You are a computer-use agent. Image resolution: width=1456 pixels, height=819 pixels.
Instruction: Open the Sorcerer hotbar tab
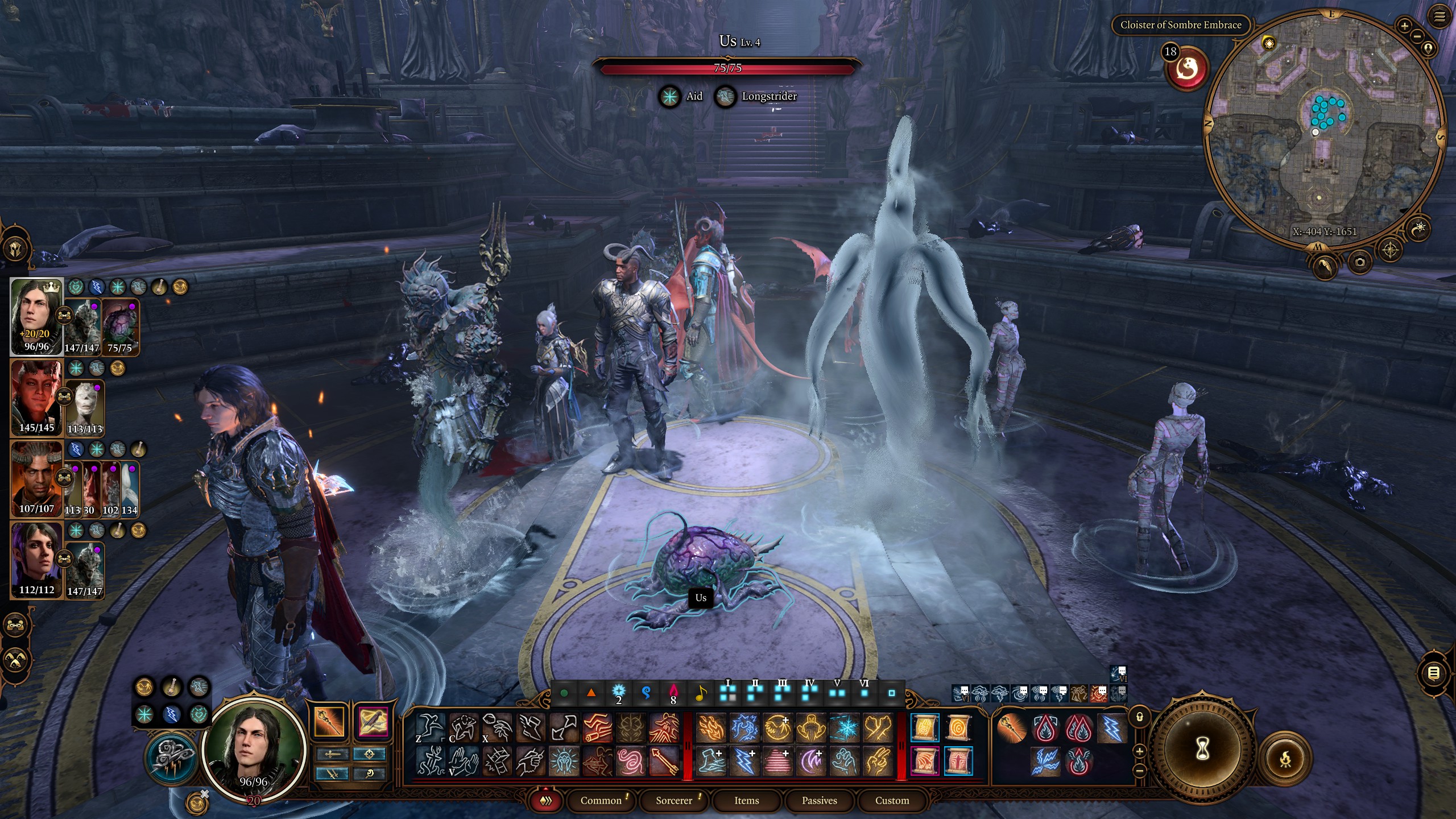pos(673,800)
